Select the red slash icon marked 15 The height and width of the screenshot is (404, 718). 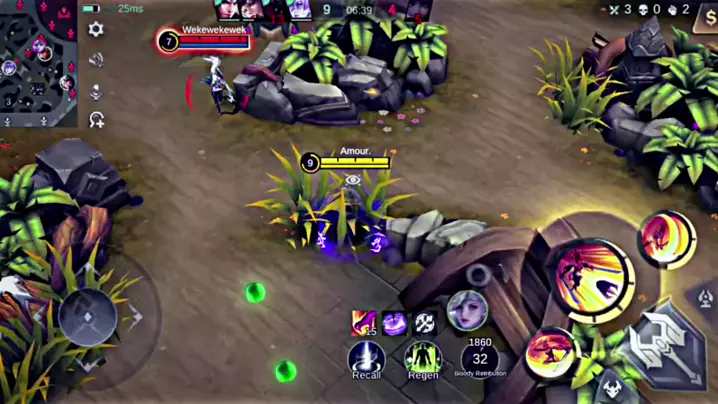pyautogui.click(x=363, y=322)
